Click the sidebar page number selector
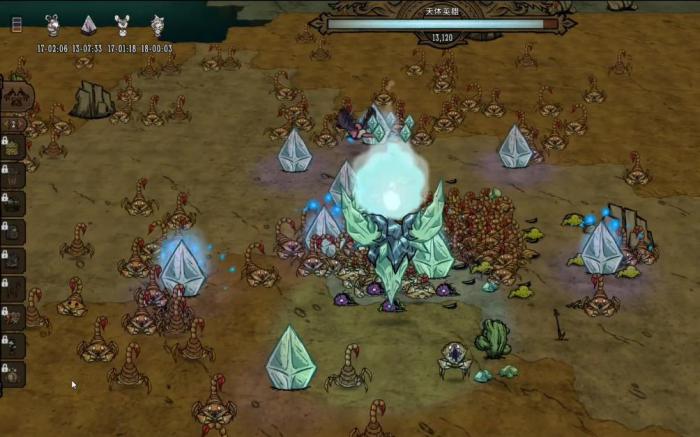700x437 pixels. (13, 124)
